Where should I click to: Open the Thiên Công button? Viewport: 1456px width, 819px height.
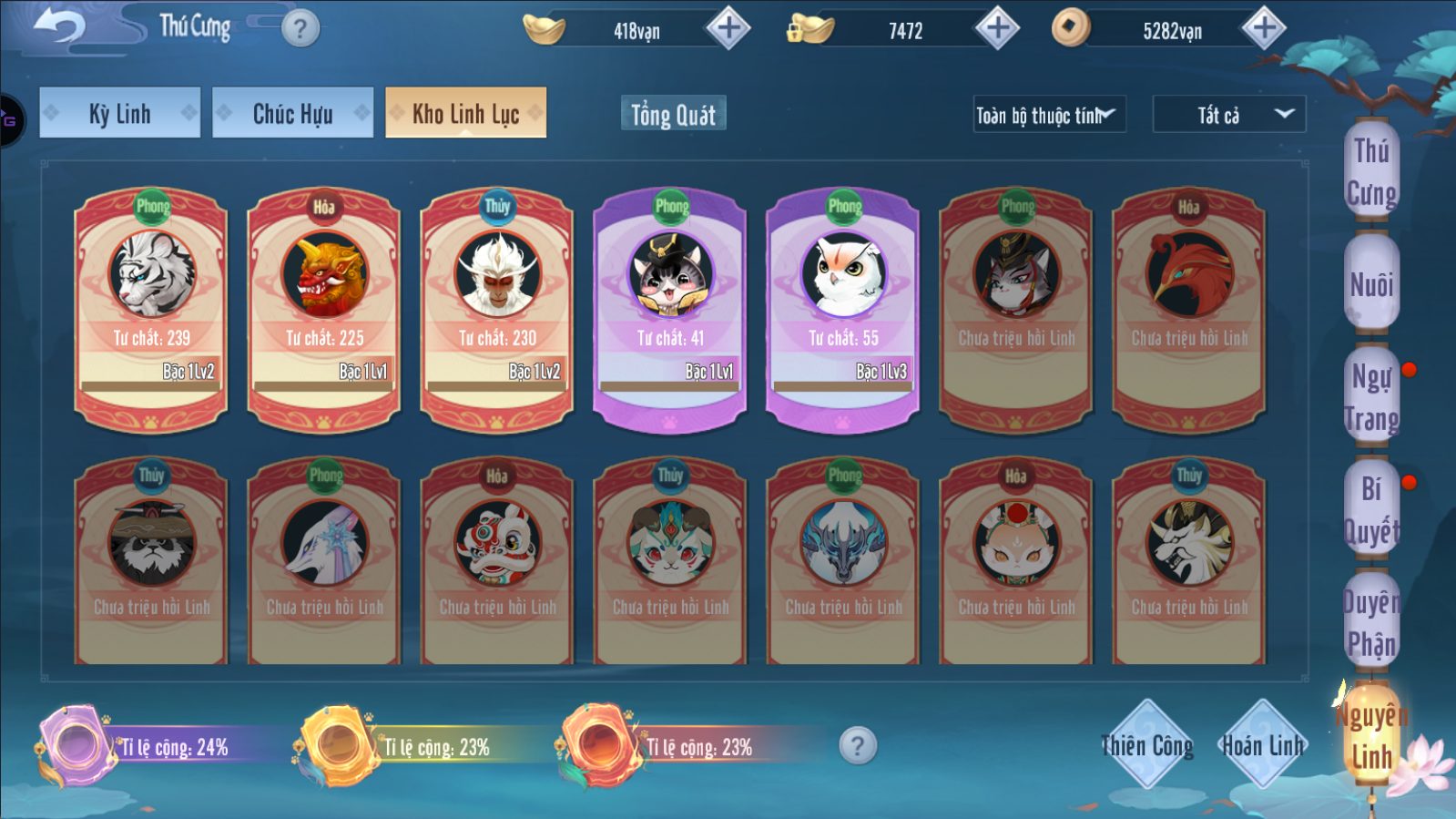[1146, 745]
